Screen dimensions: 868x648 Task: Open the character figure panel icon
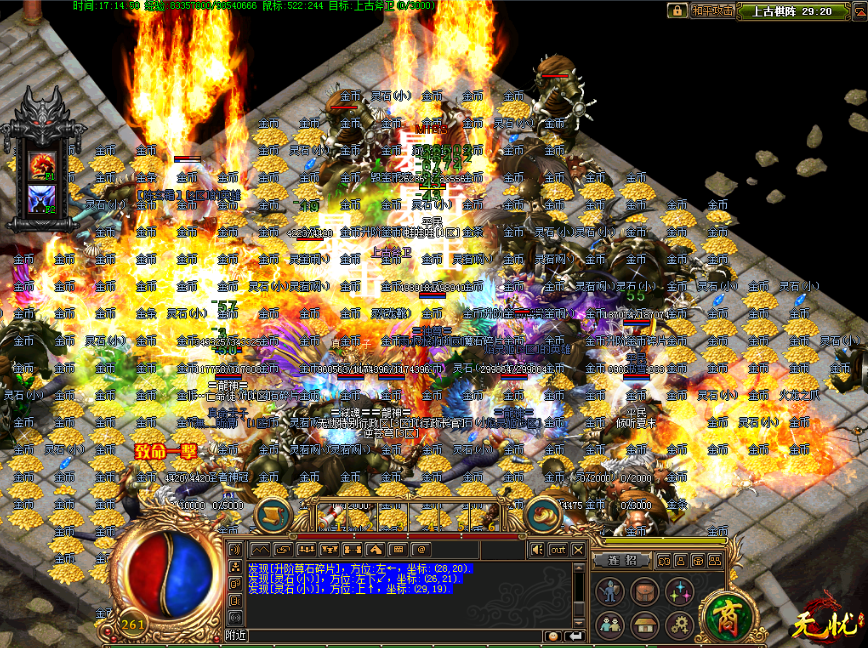[x=610, y=592]
